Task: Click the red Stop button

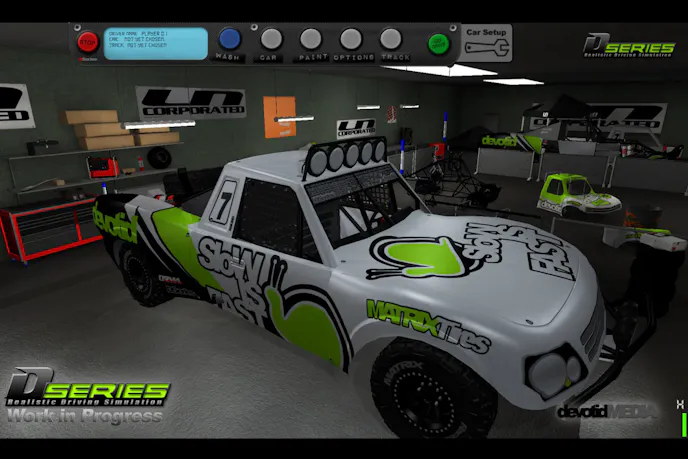Action: pos(88,42)
